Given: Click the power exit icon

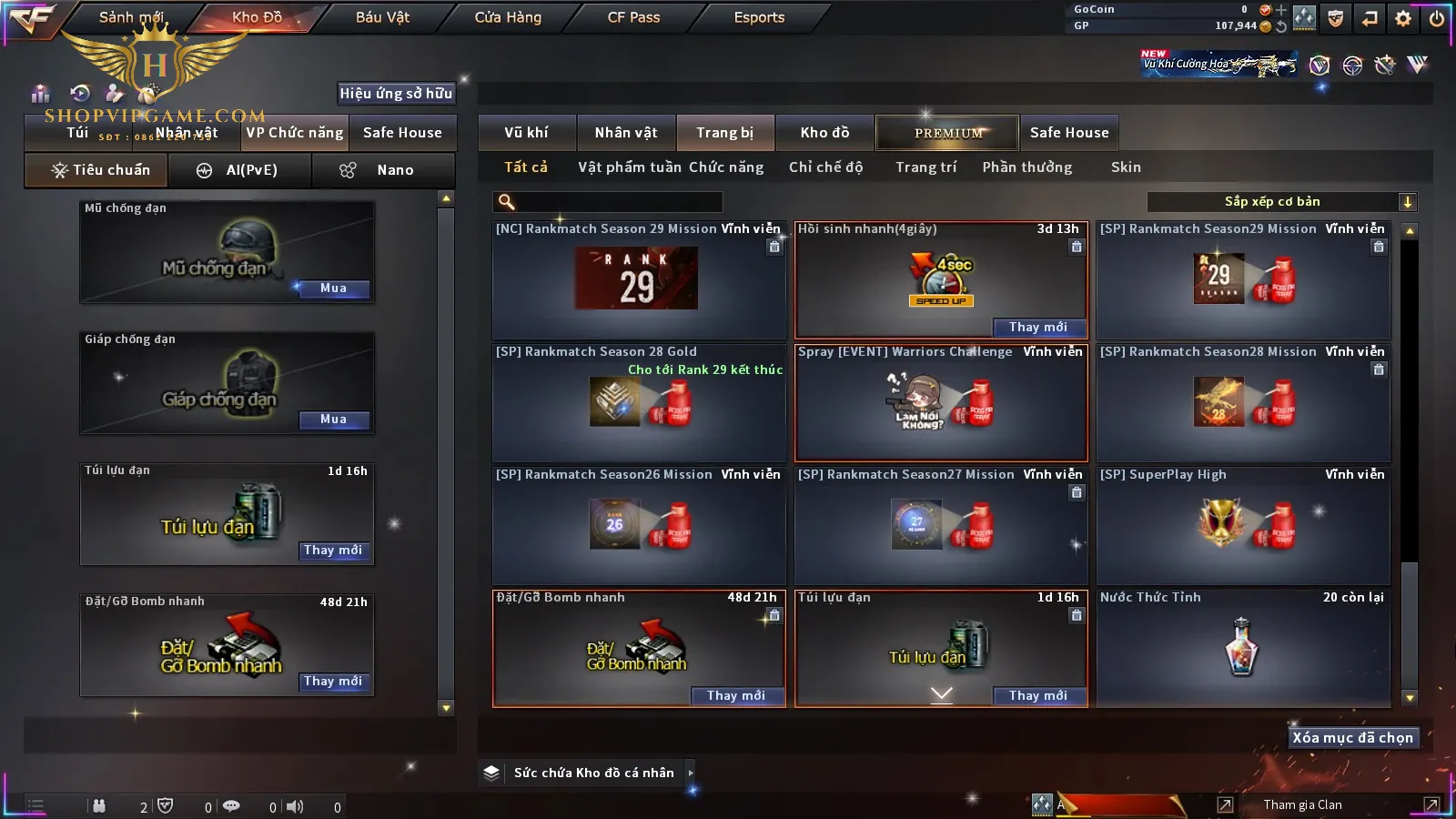Looking at the screenshot, I should pos(1437,18).
